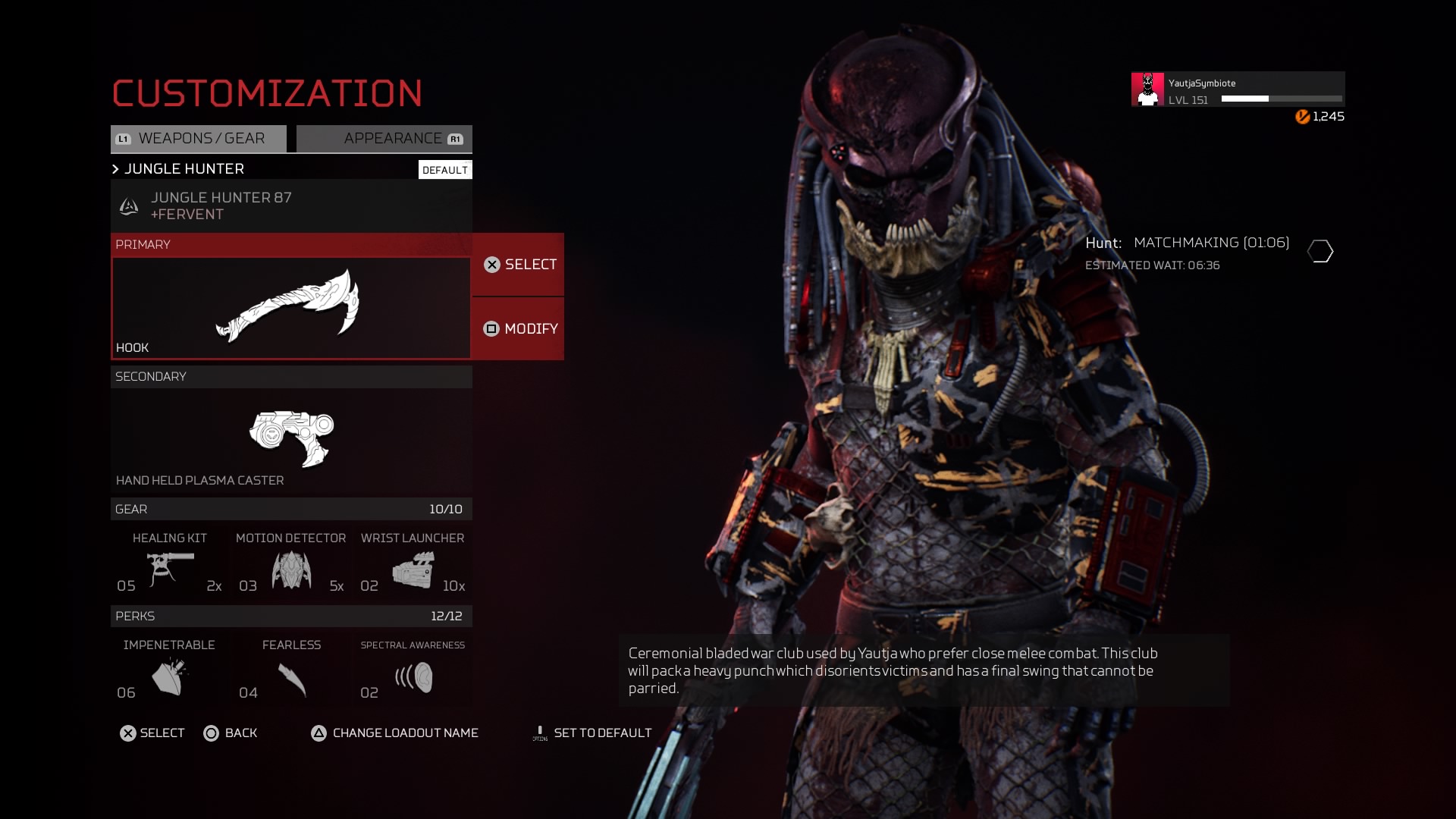Modify the primary Hook weapon
The width and height of the screenshot is (1456, 819).
point(519,329)
